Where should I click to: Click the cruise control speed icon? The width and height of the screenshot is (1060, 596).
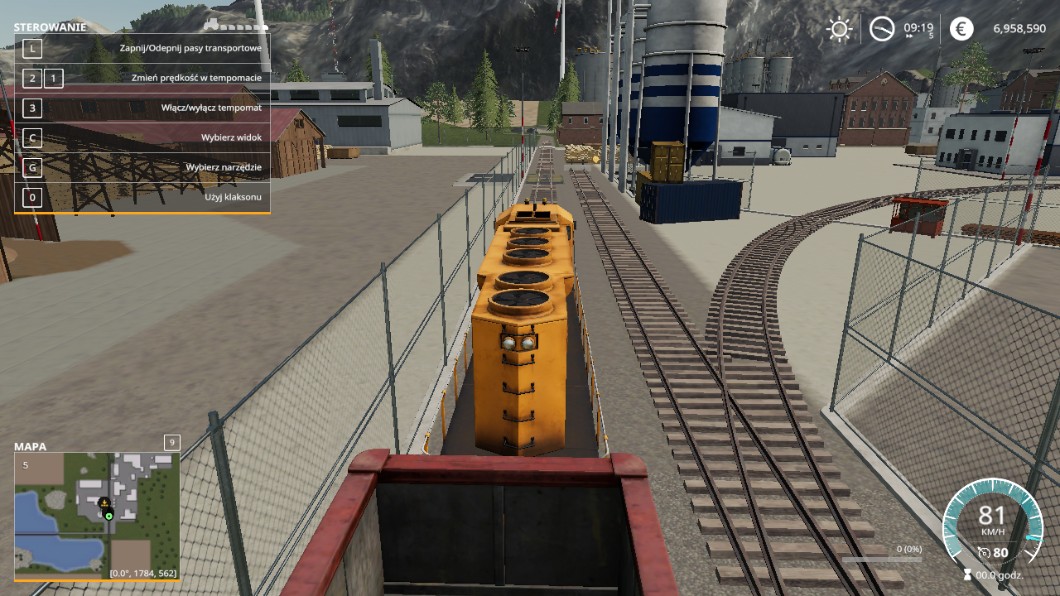984,552
